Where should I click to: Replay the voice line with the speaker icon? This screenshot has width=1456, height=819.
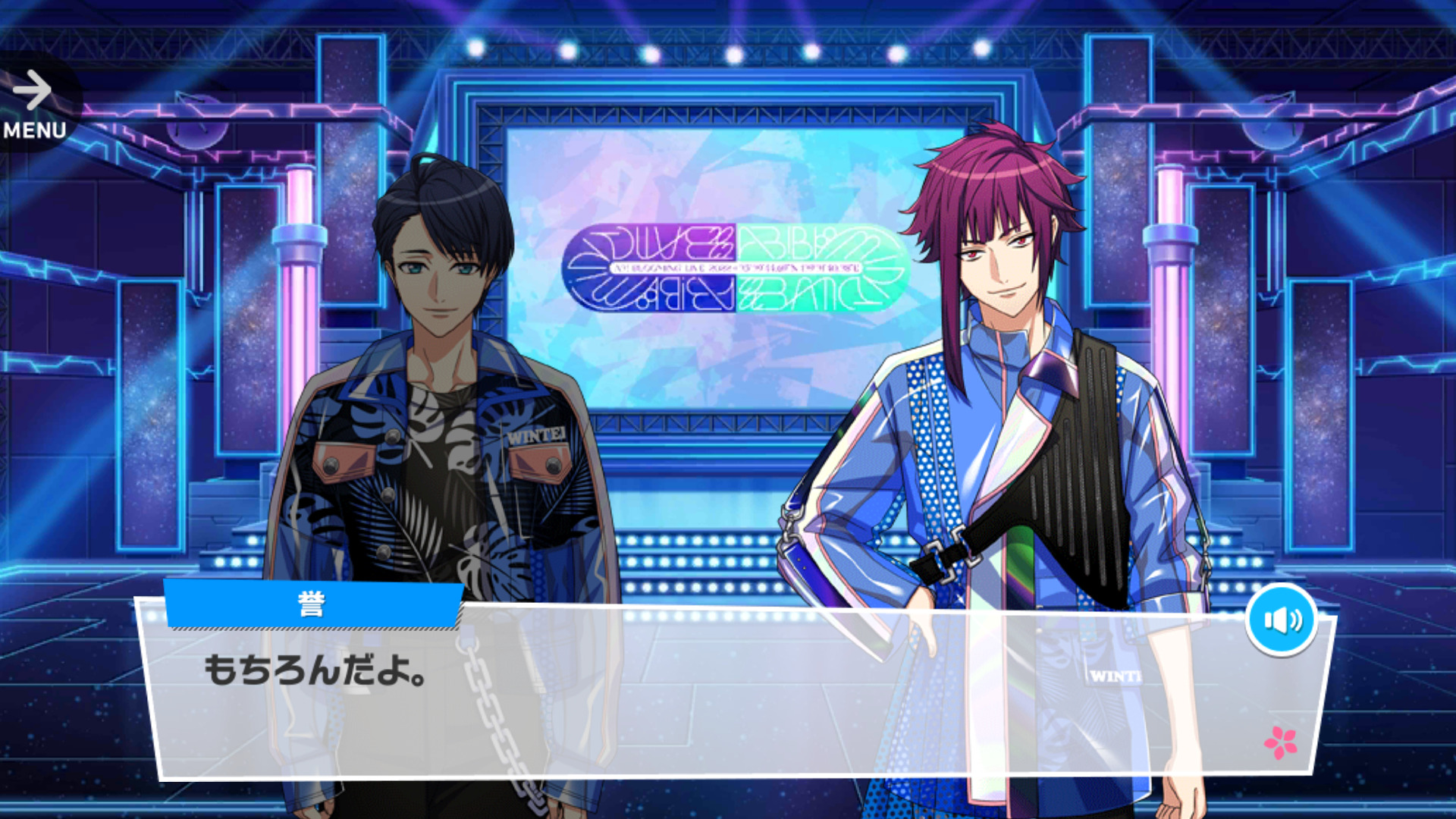(1281, 620)
